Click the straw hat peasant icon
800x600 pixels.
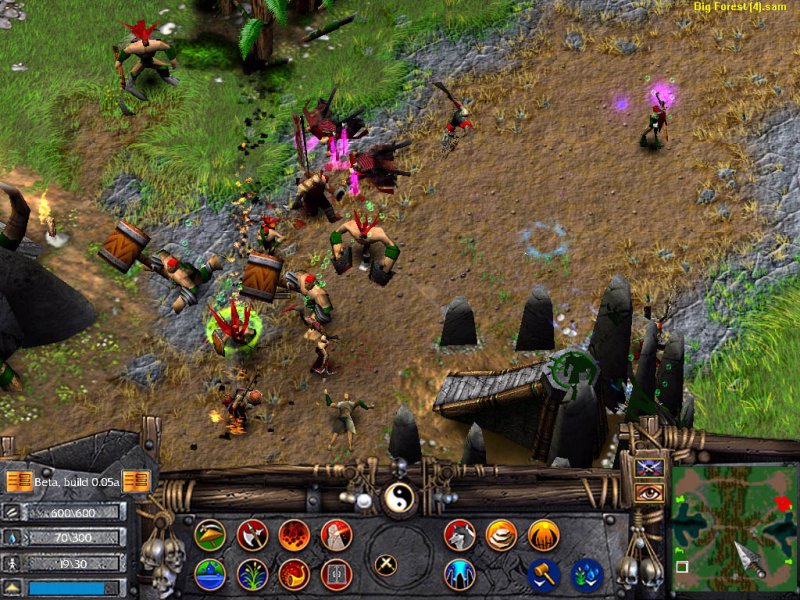[210, 535]
